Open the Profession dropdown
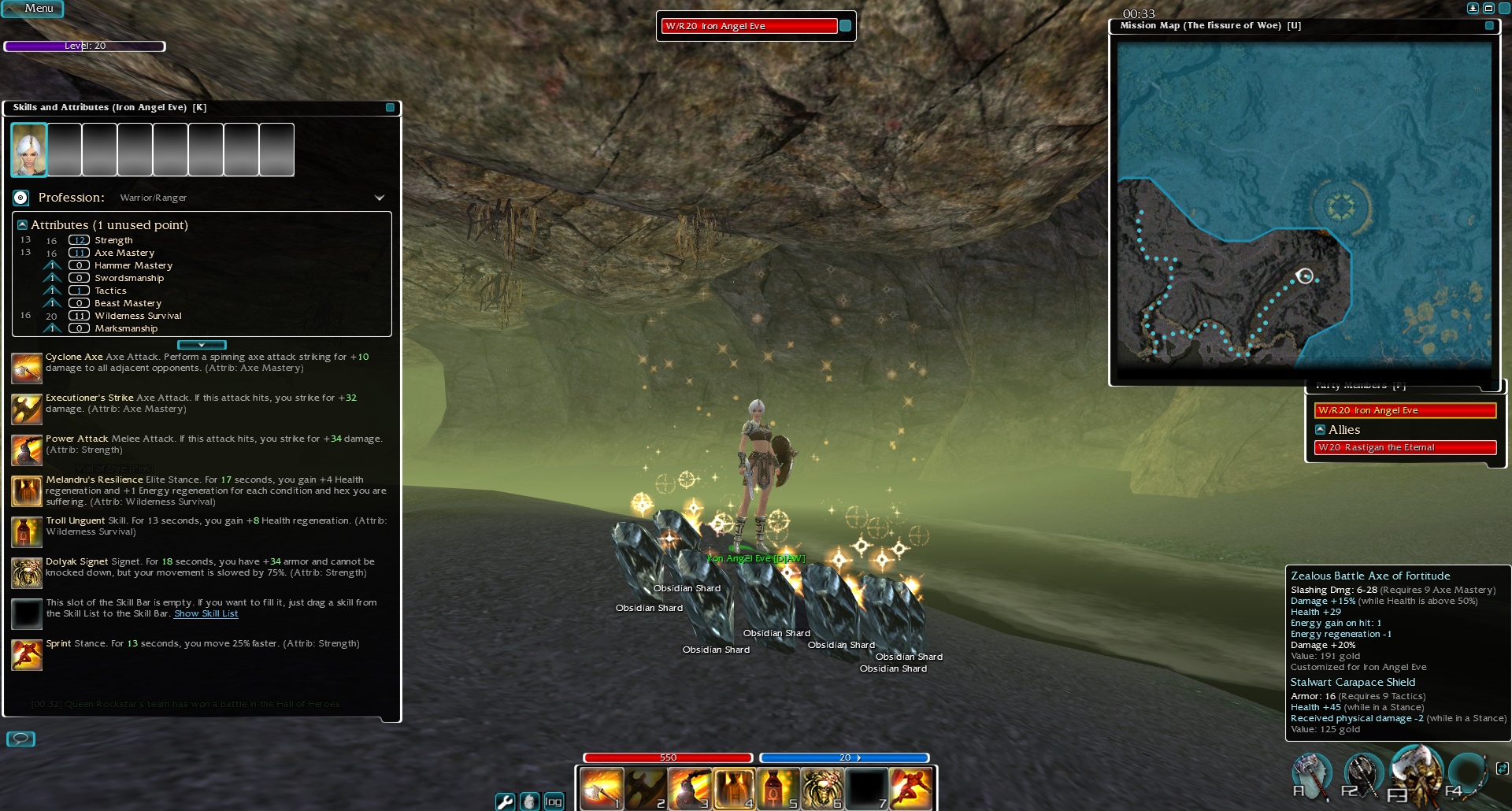Screen dimensions: 1512x811 [379, 198]
